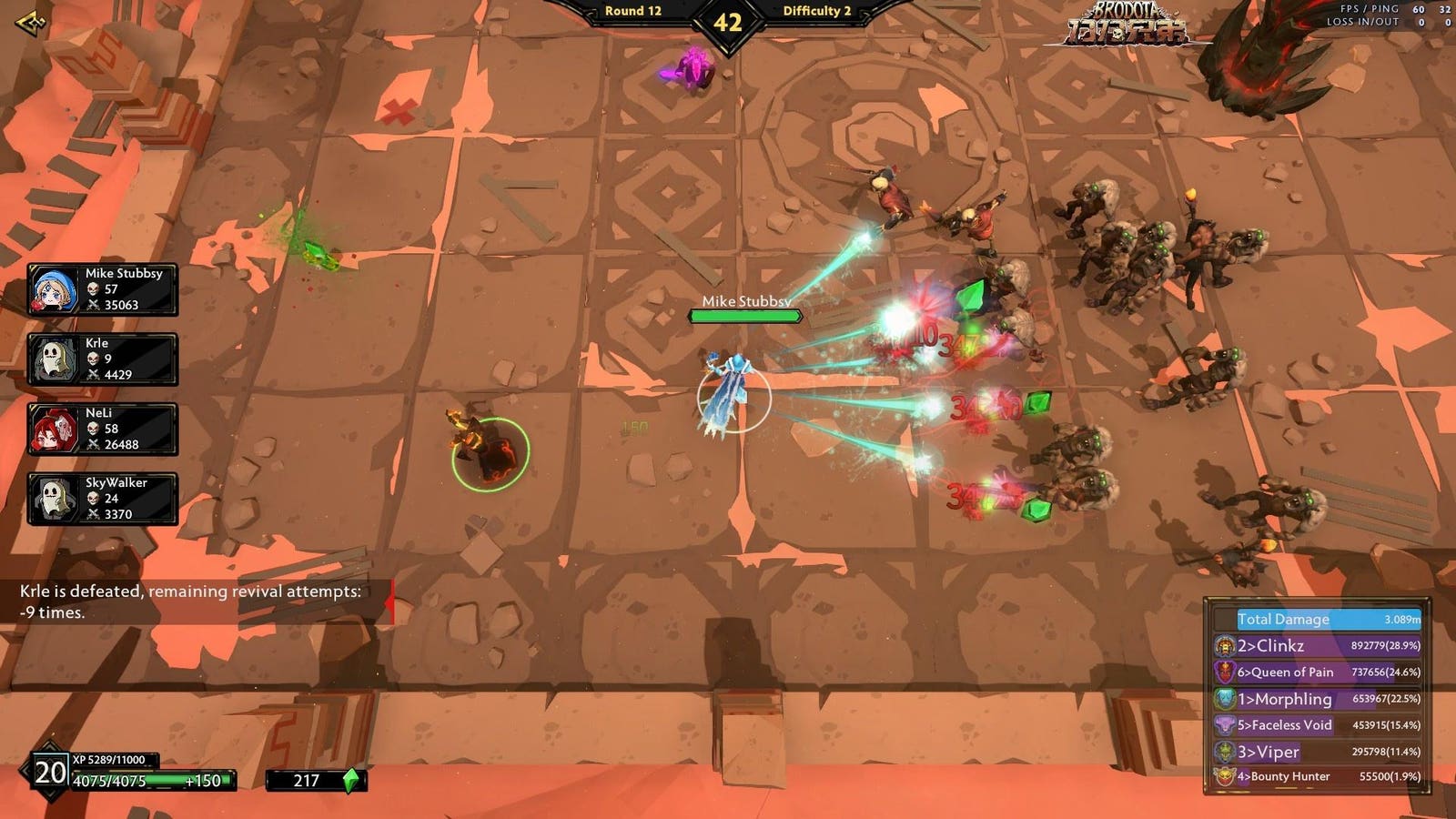
Task: Select the Clinkz damage row
Action: coord(1318,646)
